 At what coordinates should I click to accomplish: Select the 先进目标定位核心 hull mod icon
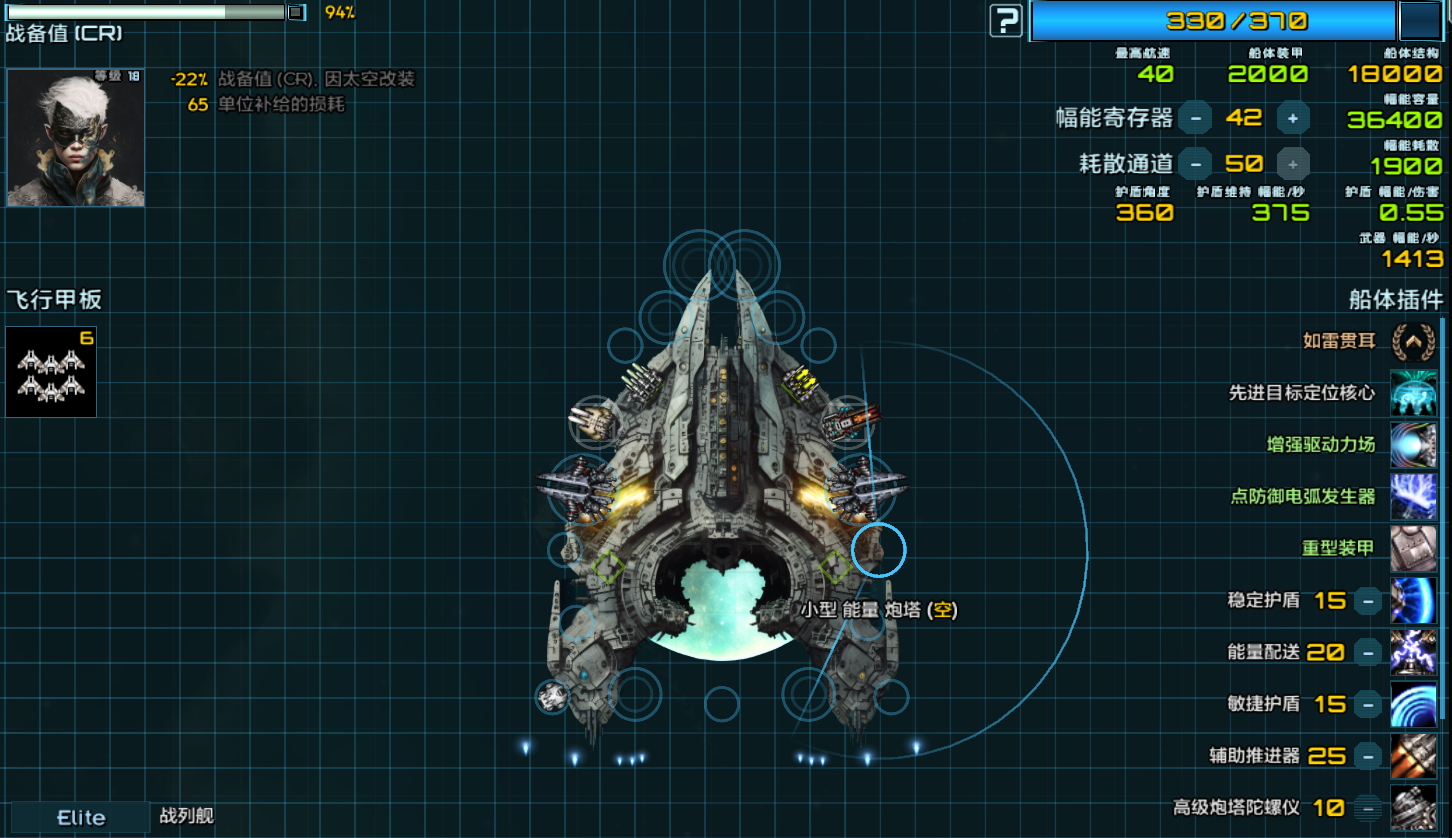tap(1413, 394)
